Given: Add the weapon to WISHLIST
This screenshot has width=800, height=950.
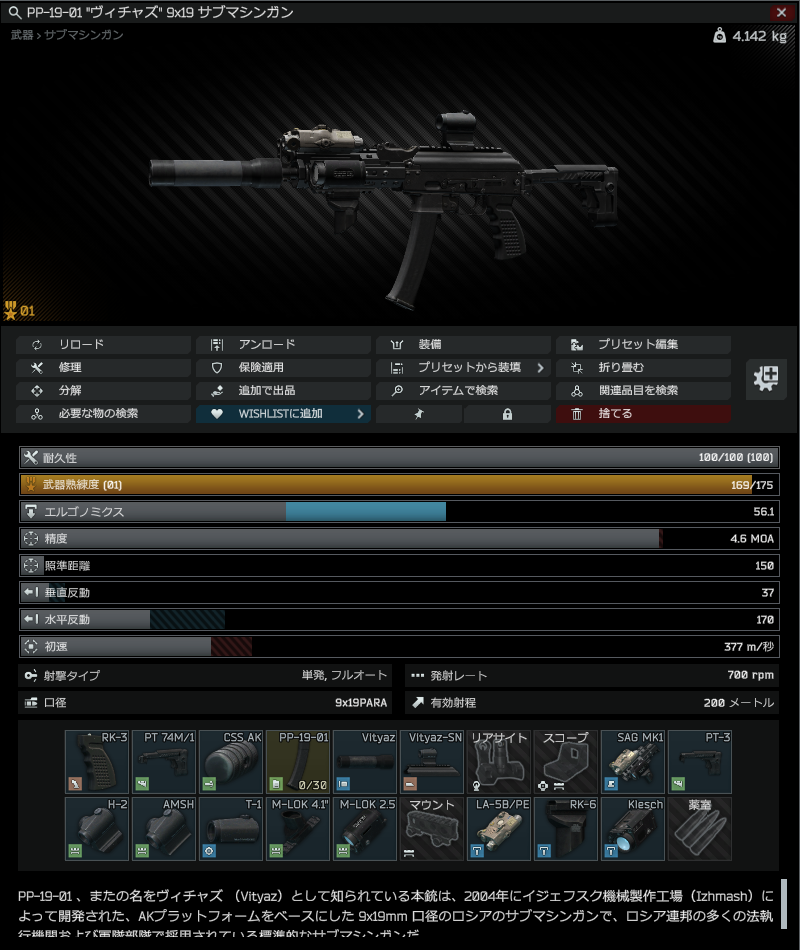Looking at the screenshot, I should (283, 413).
